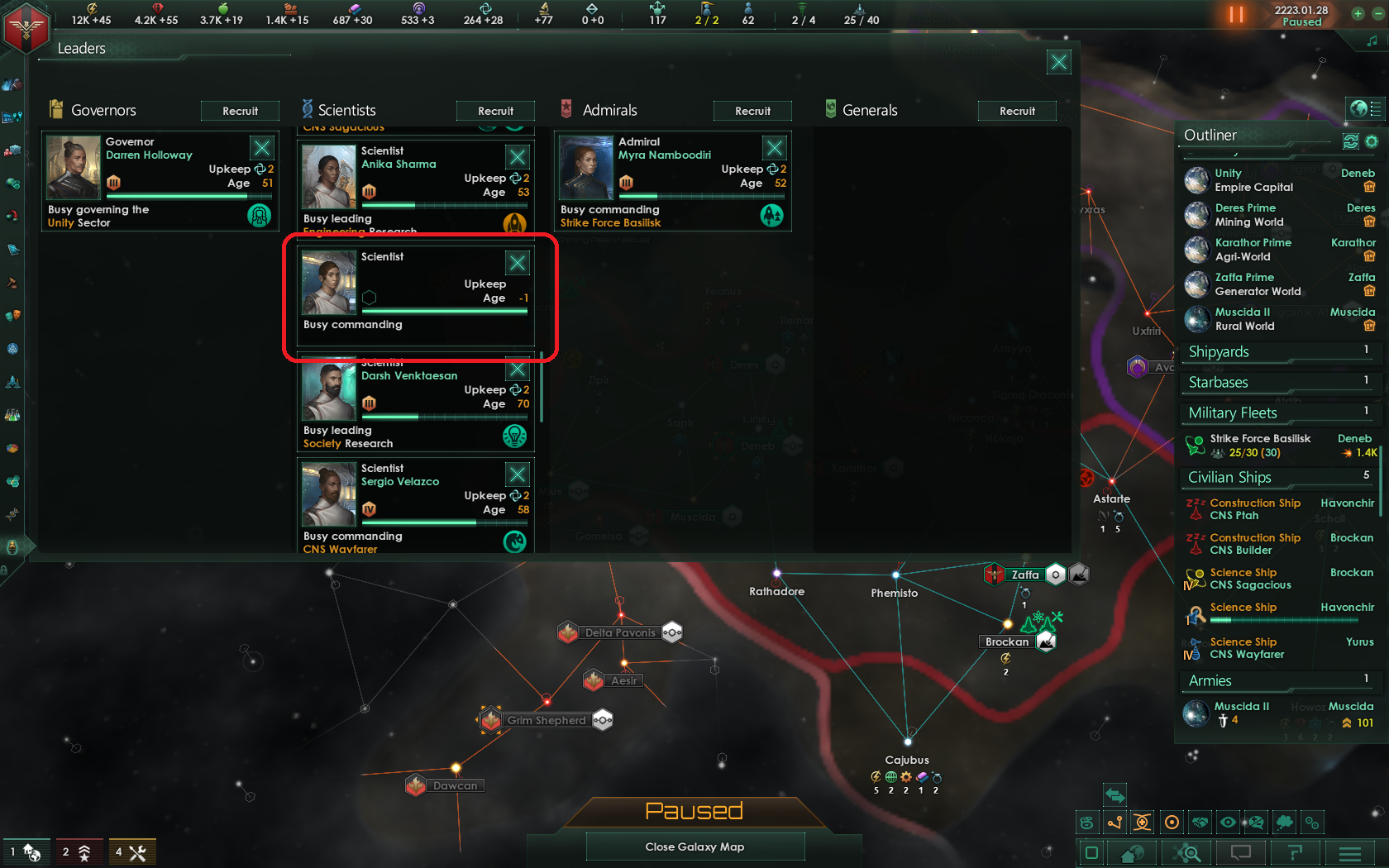The image size is (1389, 868).
Task: Open the Technology screen via the flasks icon
Action: coord(12,413)
